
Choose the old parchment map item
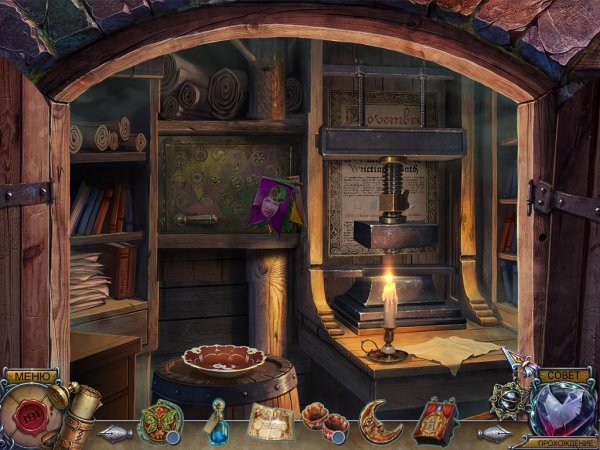pos(270,422)
